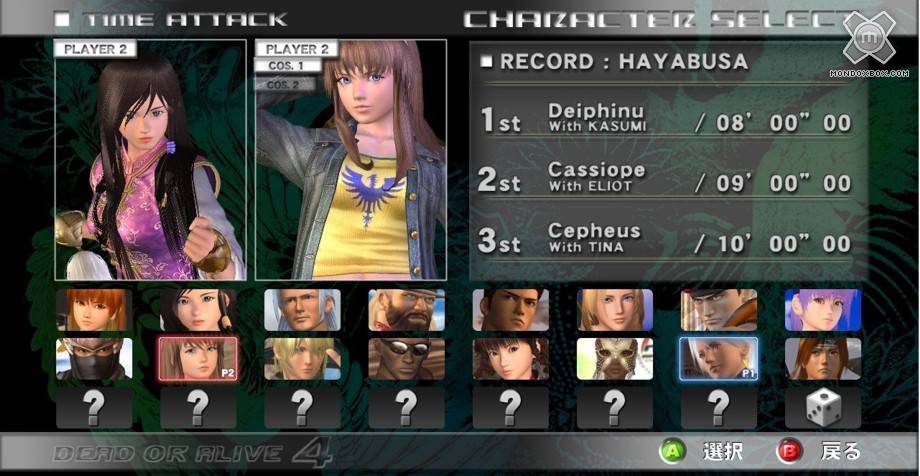
Task: Pick the headband-wearing Hayate portrait
Action: point(822,358)
